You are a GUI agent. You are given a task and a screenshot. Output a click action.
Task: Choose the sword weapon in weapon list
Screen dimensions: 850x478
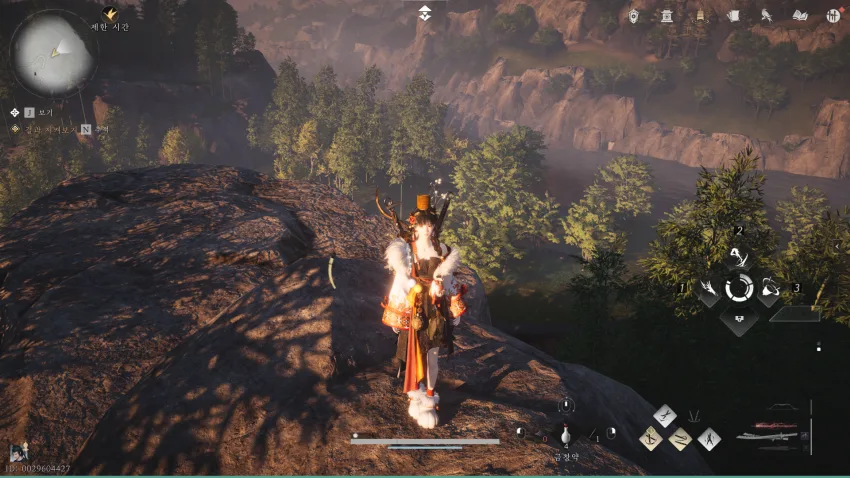click(768, 435)
